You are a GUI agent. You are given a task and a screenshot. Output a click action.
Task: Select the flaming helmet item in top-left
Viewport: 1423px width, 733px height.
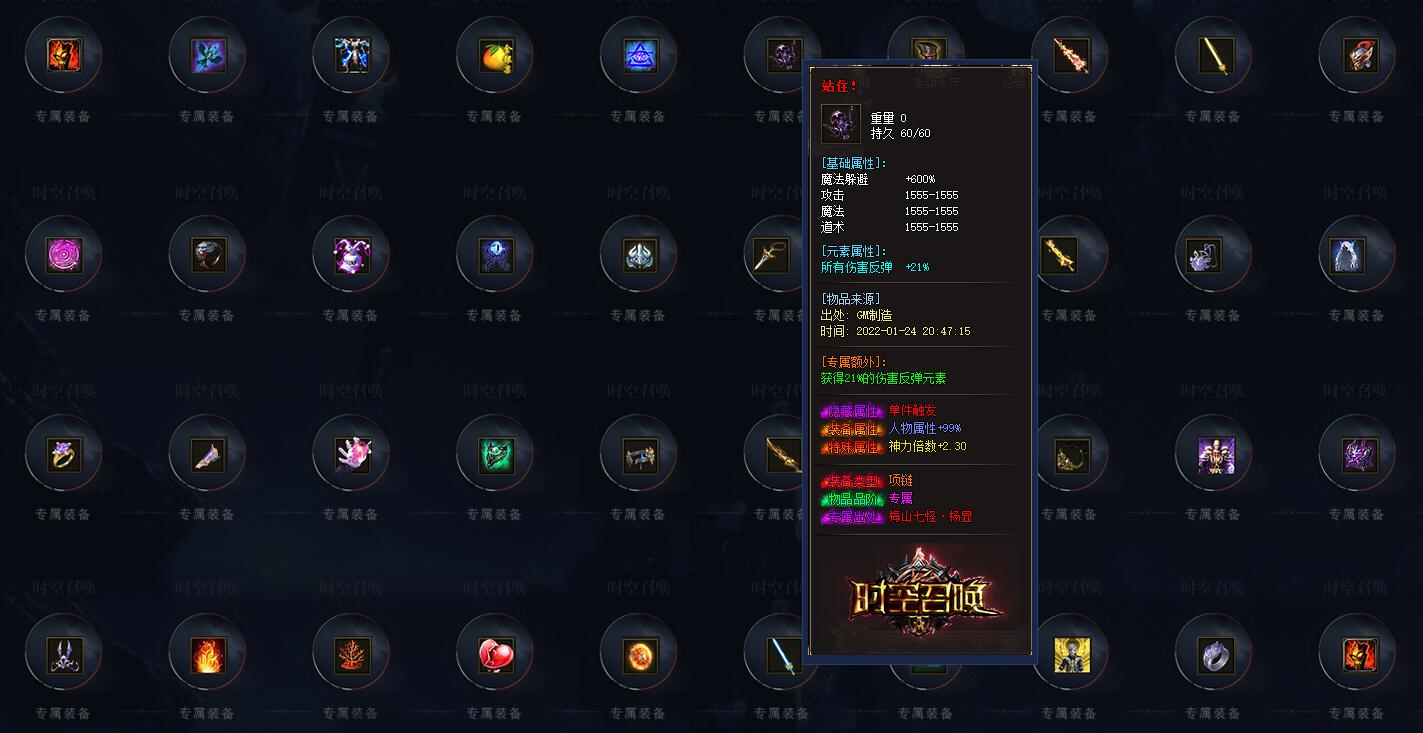click(x=64, y=57)
